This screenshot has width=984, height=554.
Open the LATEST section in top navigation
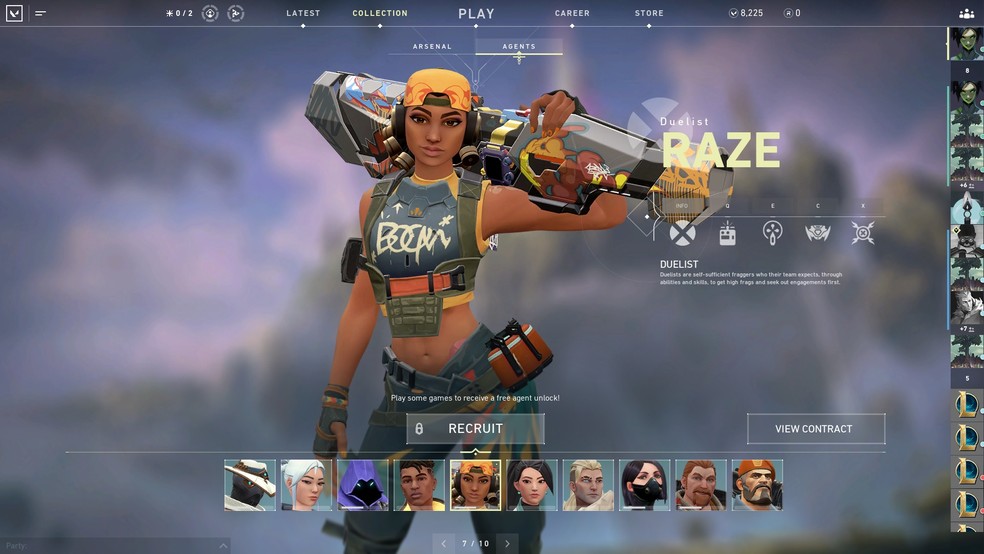(x=303, y=14)
